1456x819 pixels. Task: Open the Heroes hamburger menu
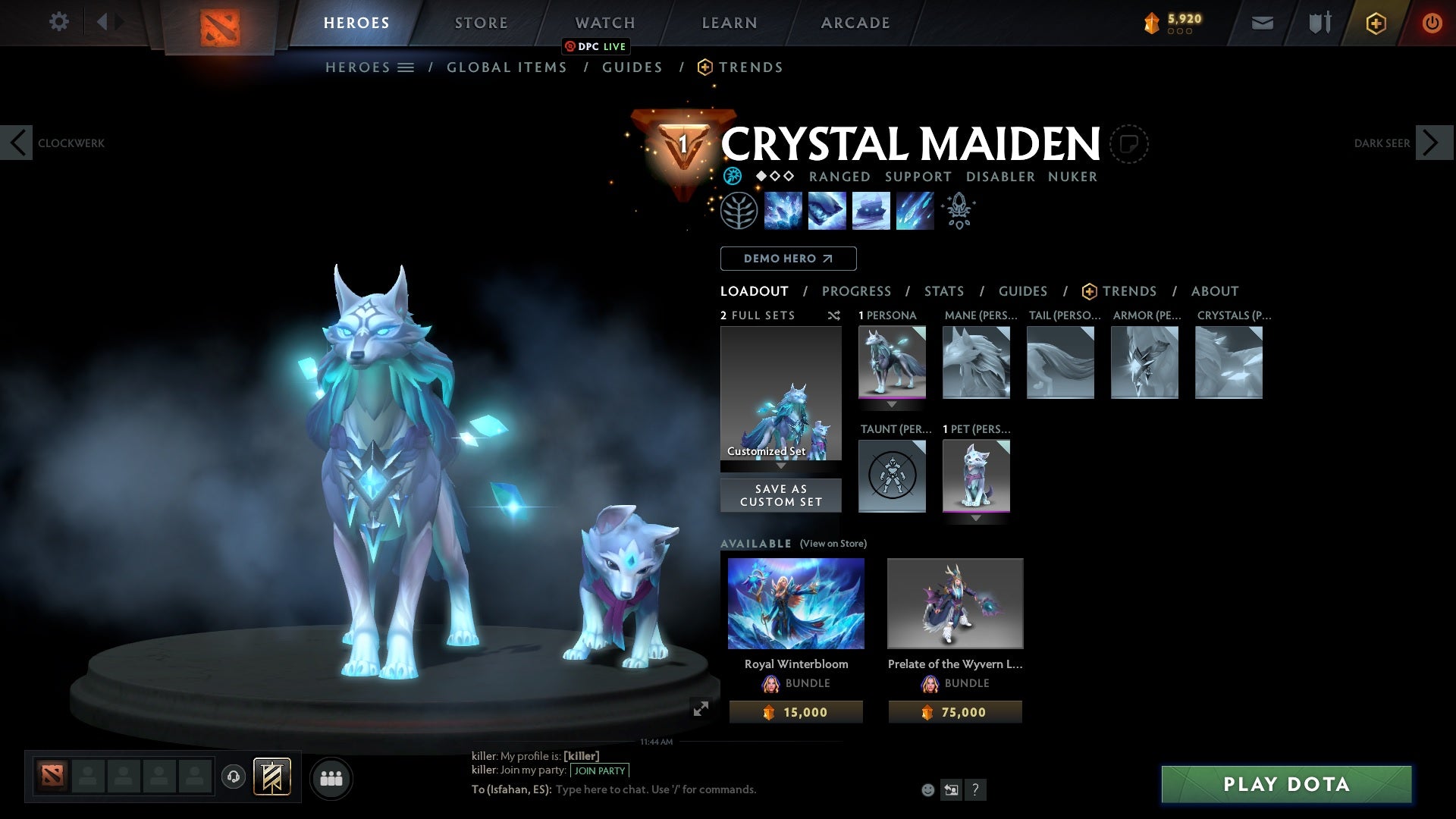406,67
